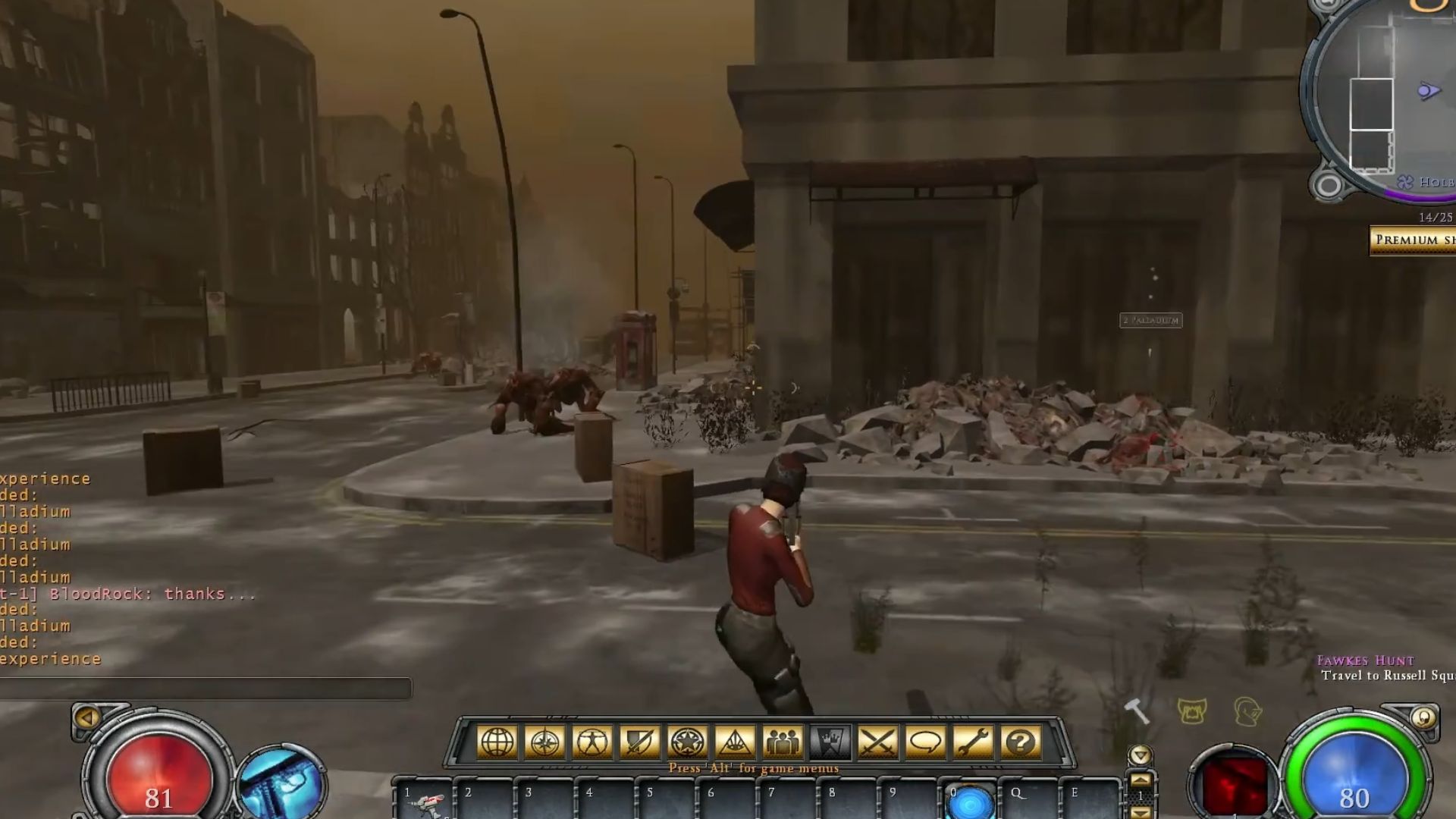Select the shield and sword menu icon
Viewport: 1456px width, 819px height.
coord(639,742)
